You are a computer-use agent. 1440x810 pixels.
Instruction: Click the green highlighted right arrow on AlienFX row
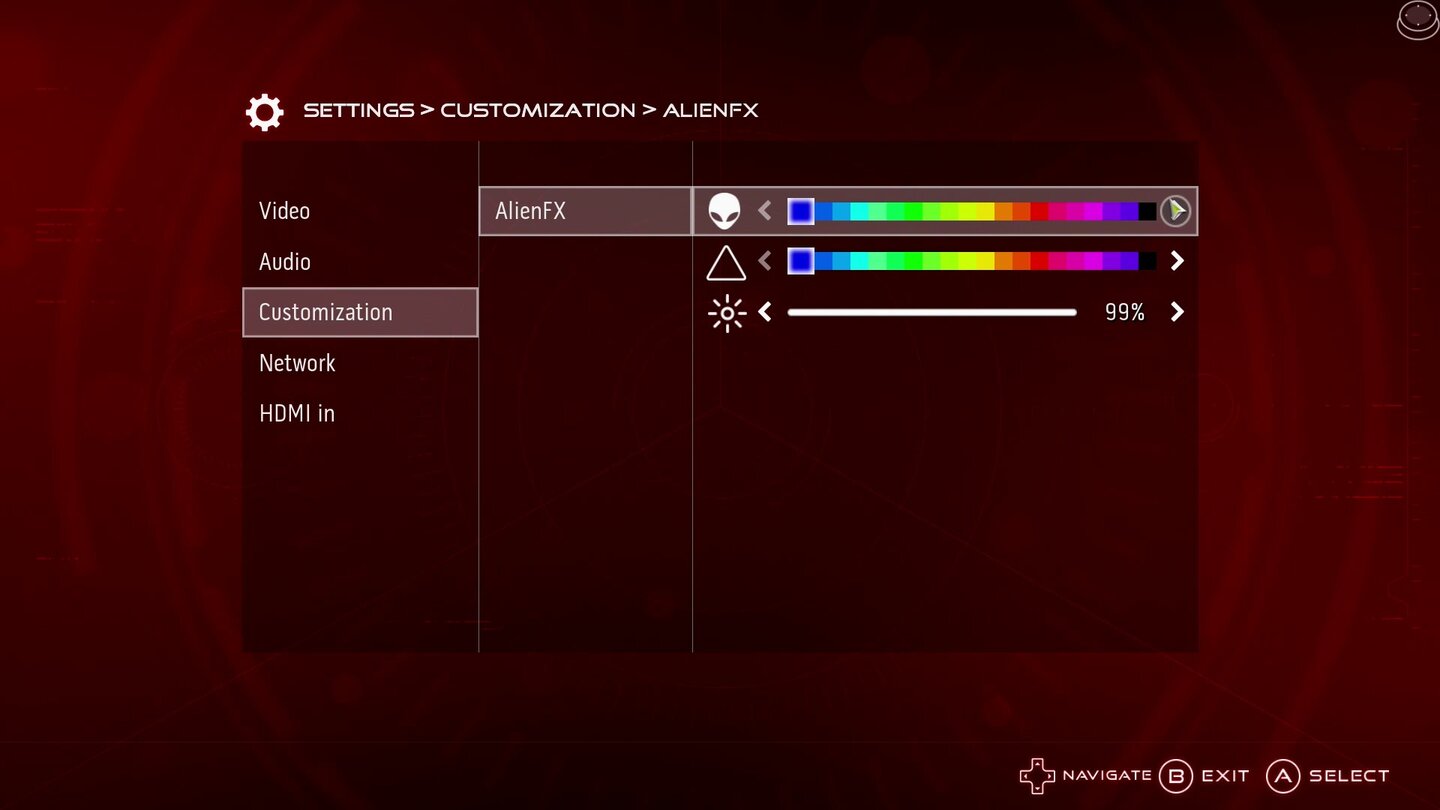(x=1177, y=210)
